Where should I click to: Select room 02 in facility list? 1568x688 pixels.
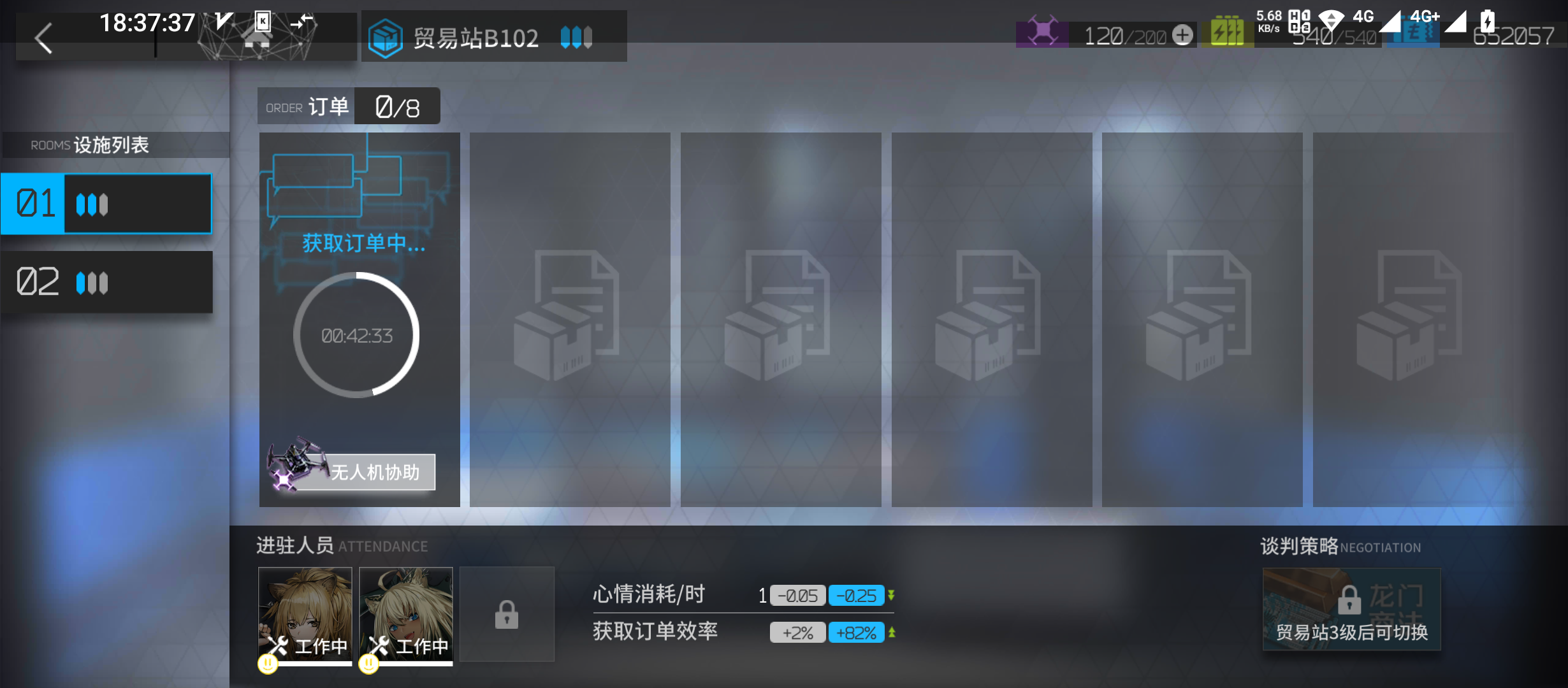click(x=107, y=282)
